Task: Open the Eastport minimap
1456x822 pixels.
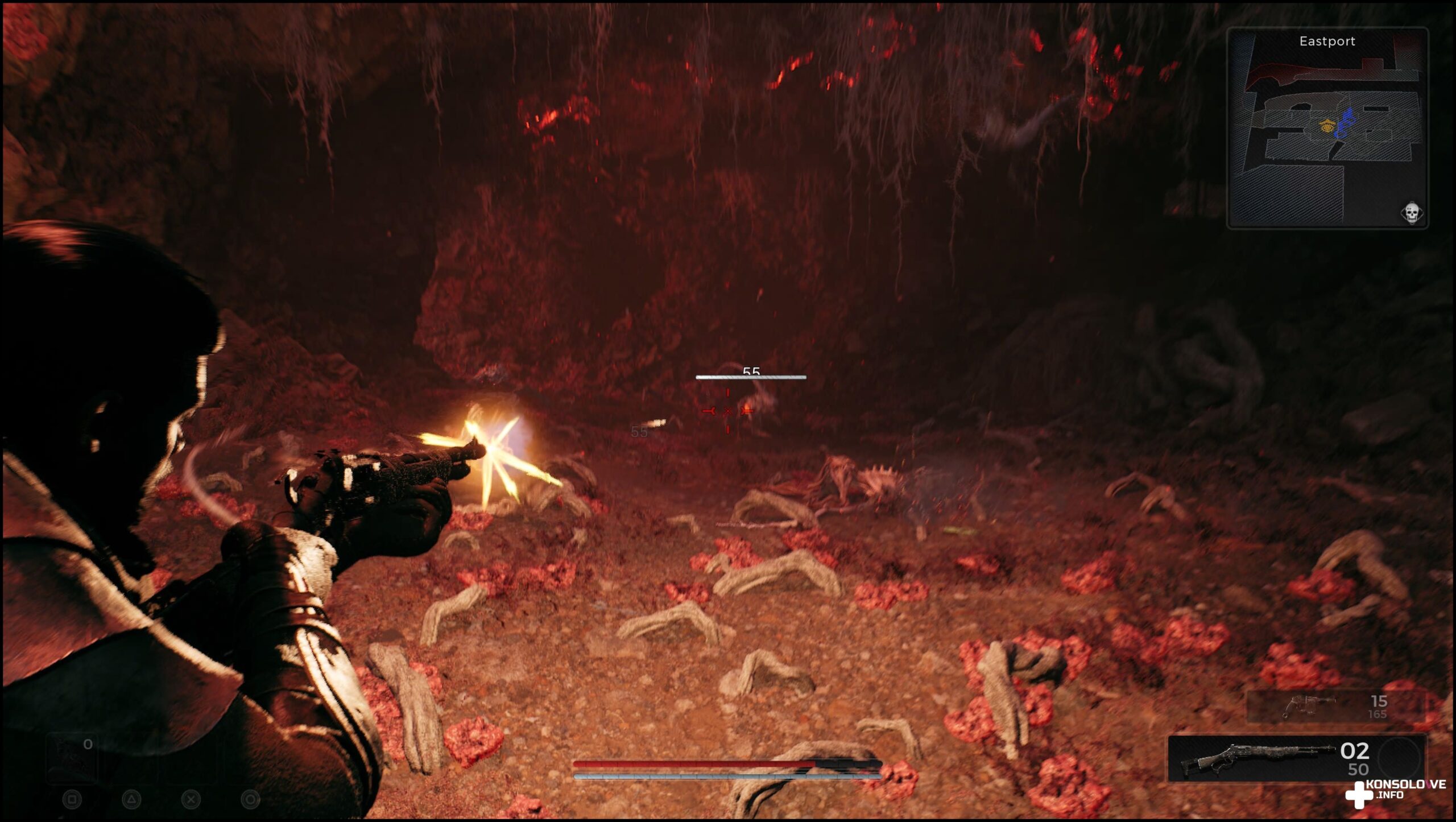Action: point(1327,128)
